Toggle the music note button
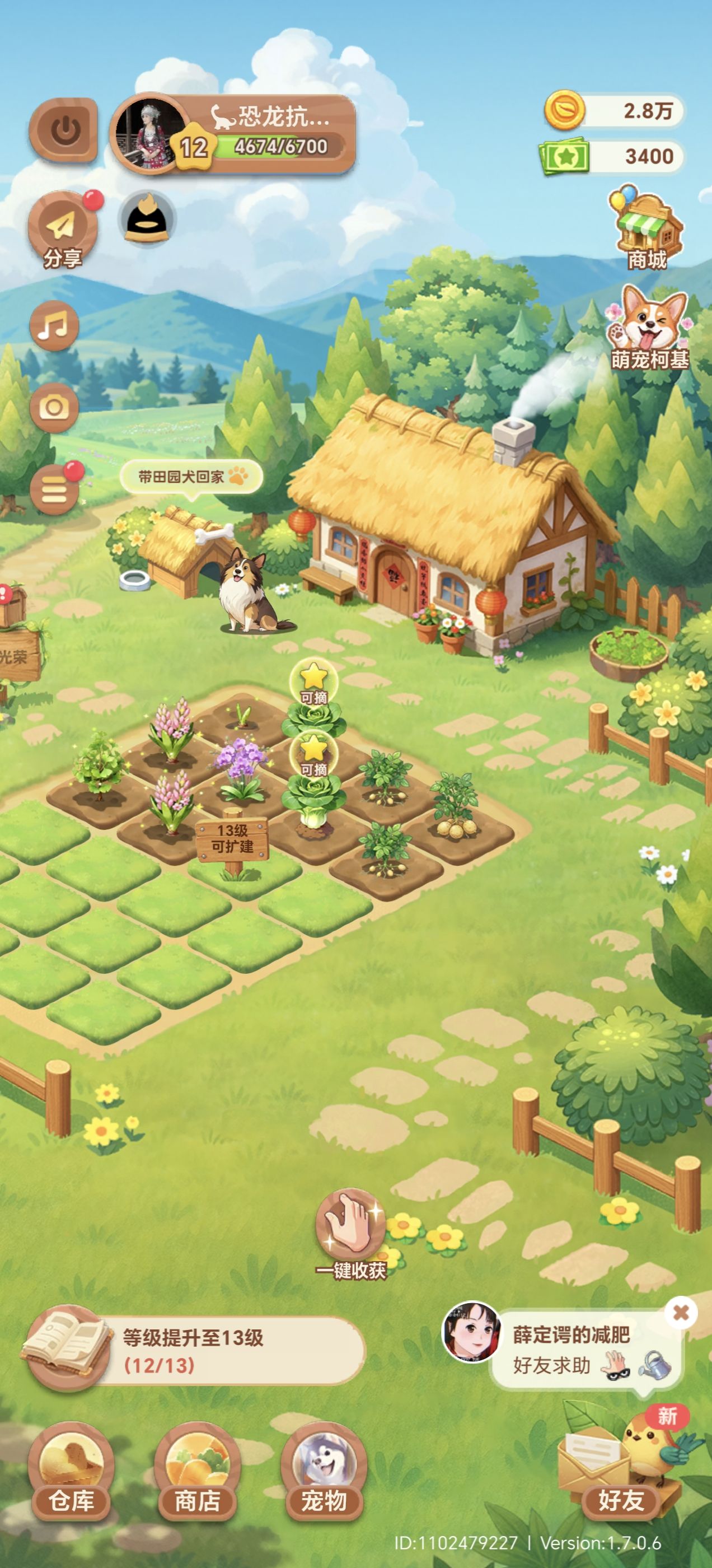 coord(54,326)
